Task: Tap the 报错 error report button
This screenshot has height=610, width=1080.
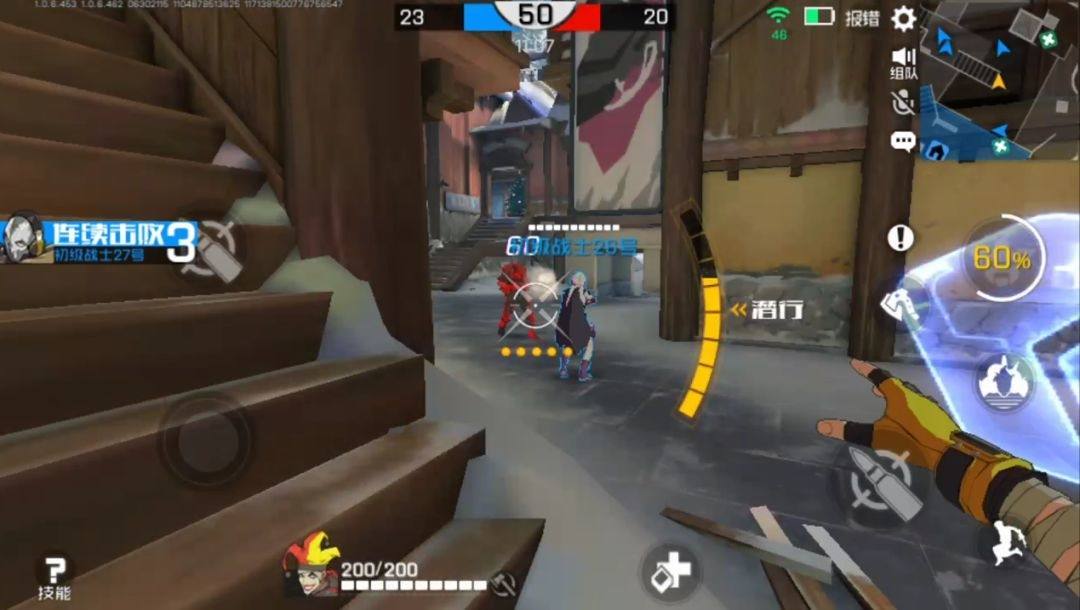Action: click(x=861, y=18)
